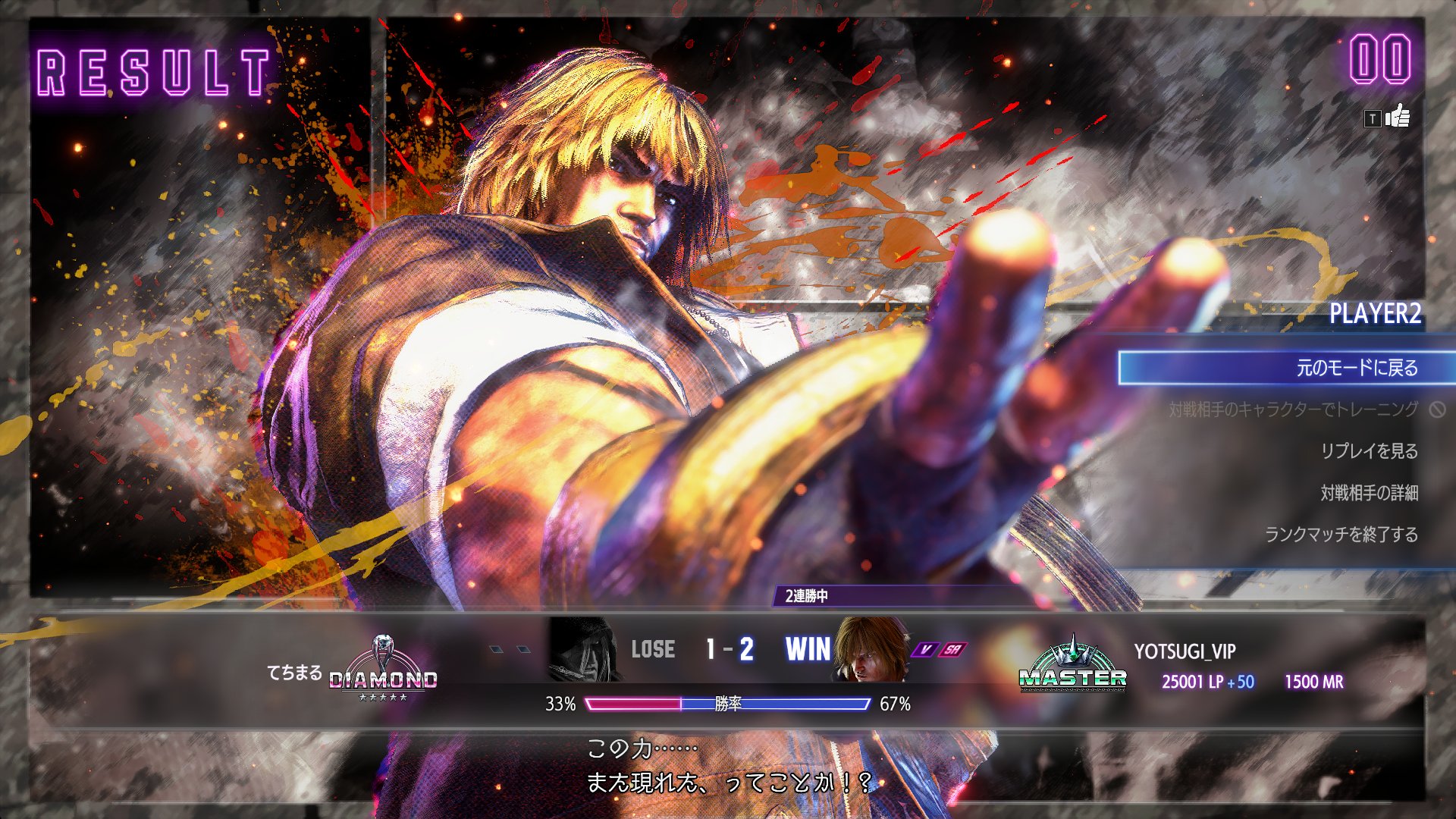Viewport: 1456px width, 819px height.
Task: Click the thumbs-up like icon
Action: pos(1397,118)
